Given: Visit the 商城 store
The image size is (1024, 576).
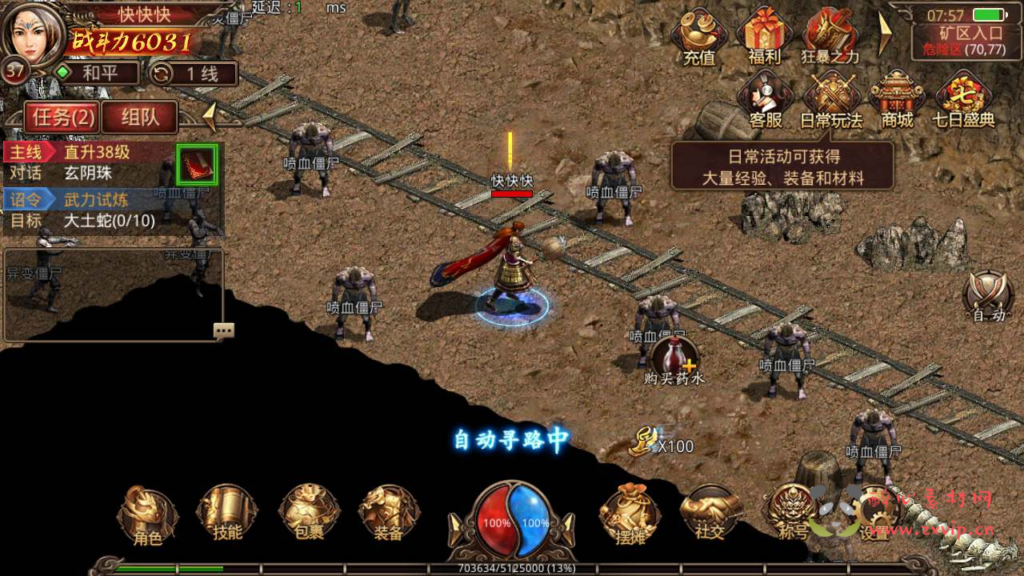Looking at the screenshot, I should [x=897, y=99].
